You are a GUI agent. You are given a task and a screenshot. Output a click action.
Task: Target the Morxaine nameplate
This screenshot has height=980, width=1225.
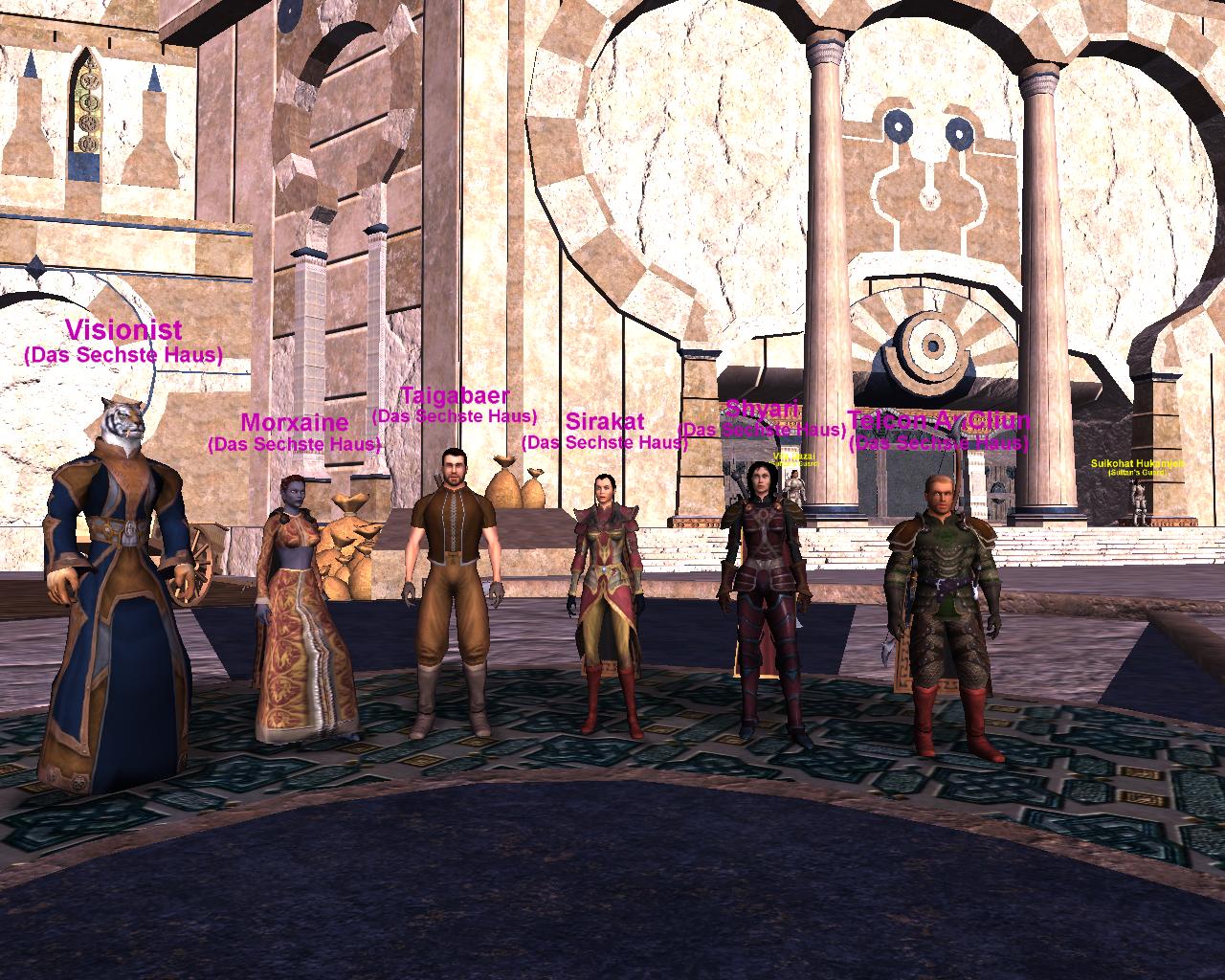click(x=294, y=422)
